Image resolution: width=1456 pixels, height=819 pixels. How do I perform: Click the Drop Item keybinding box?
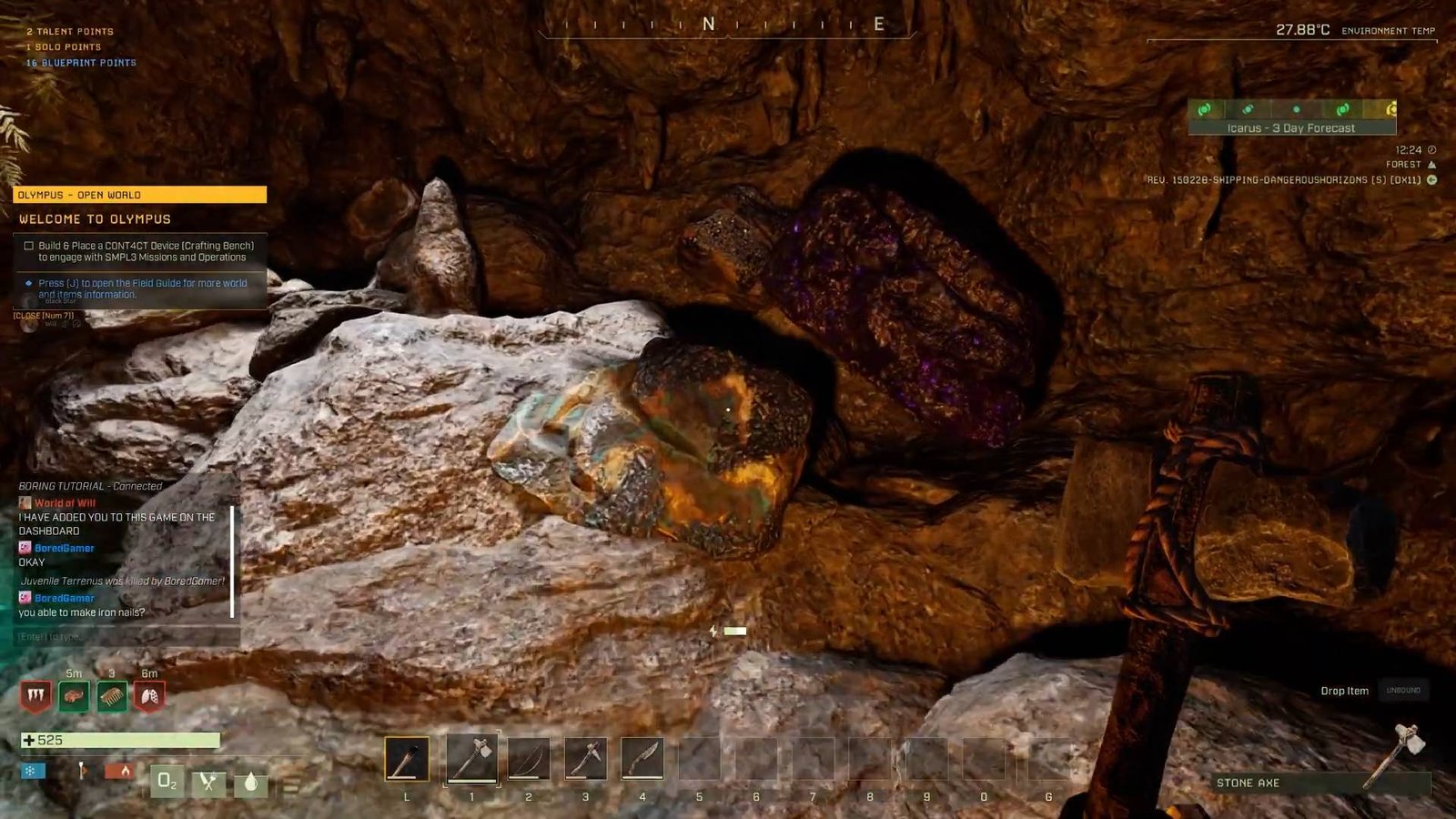[1402, 691]
